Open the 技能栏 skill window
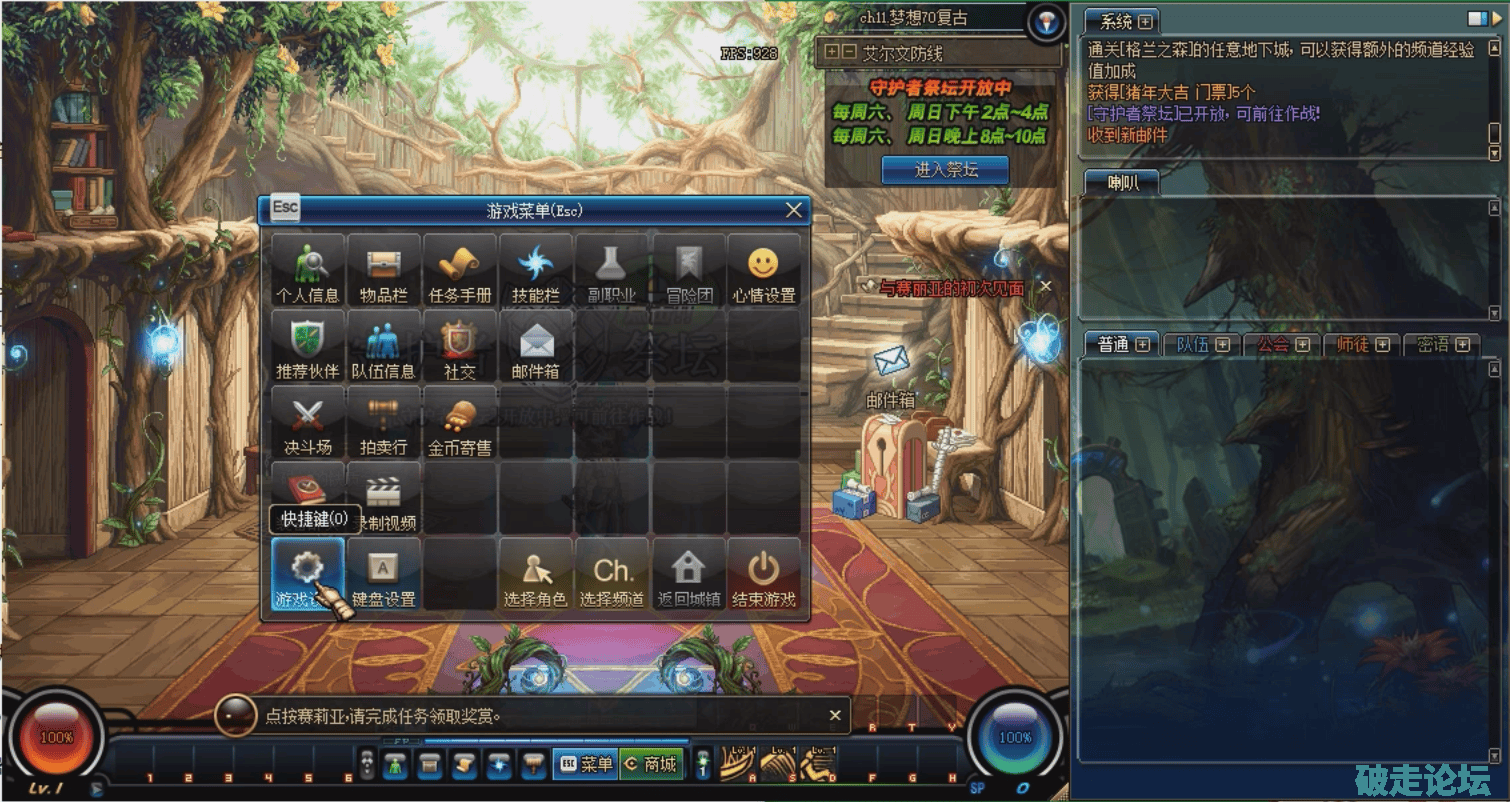This screenshot has height=802, width=1510. tap(536, 270)
